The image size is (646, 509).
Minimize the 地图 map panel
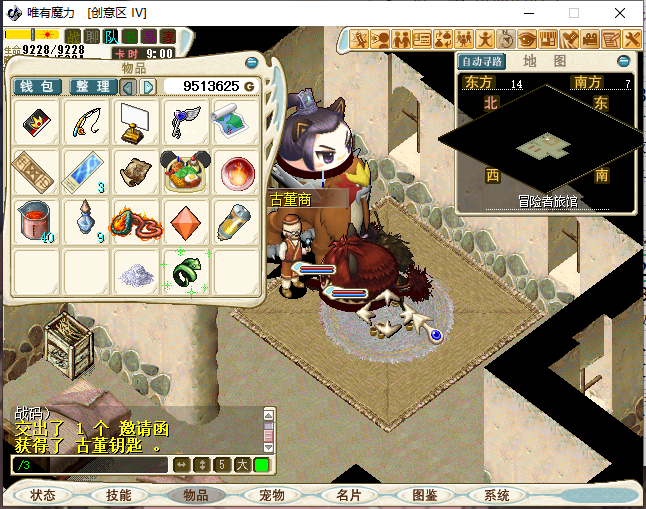[623, 61]
